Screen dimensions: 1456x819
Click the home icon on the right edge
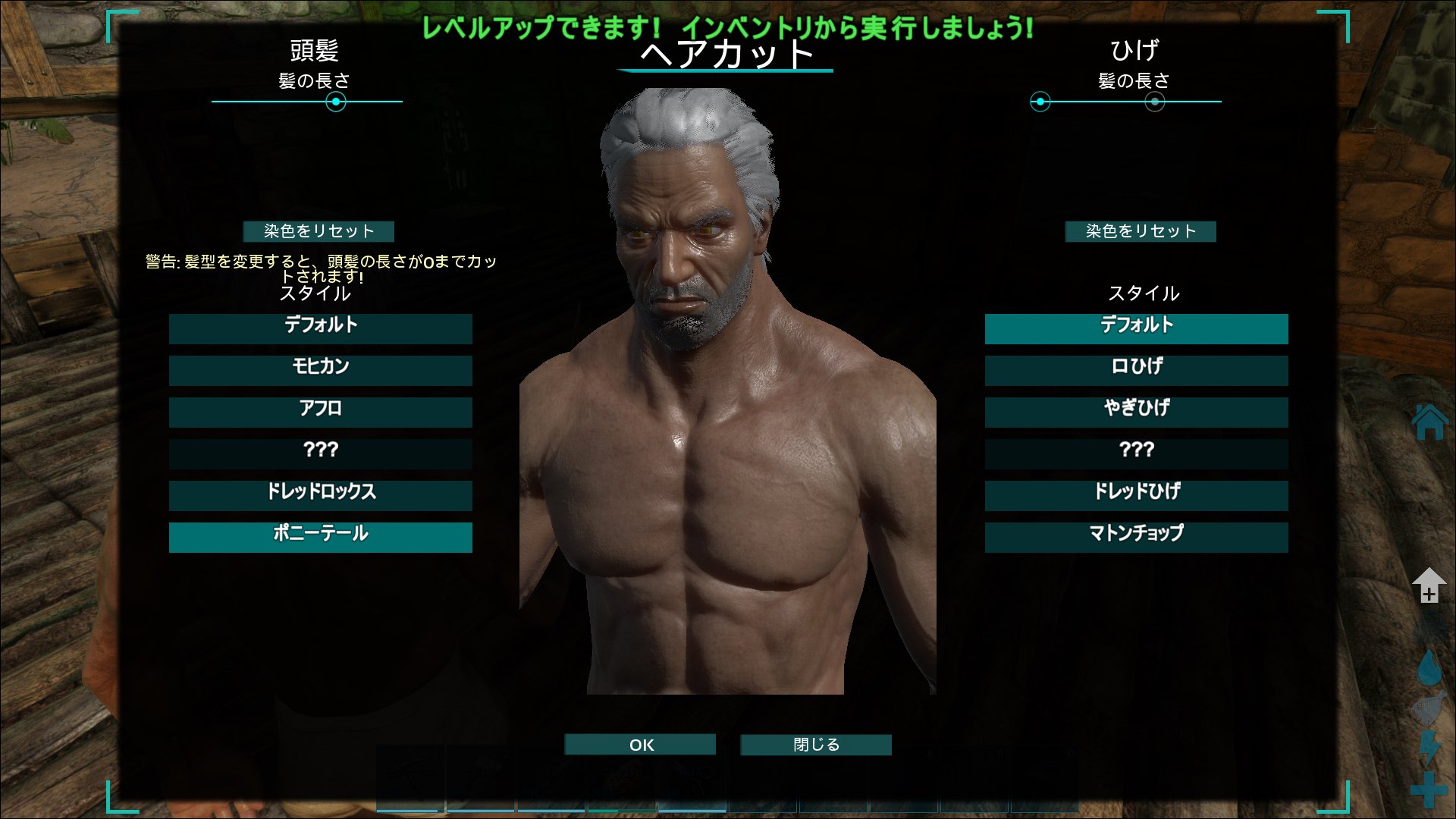pos(1429,422)
